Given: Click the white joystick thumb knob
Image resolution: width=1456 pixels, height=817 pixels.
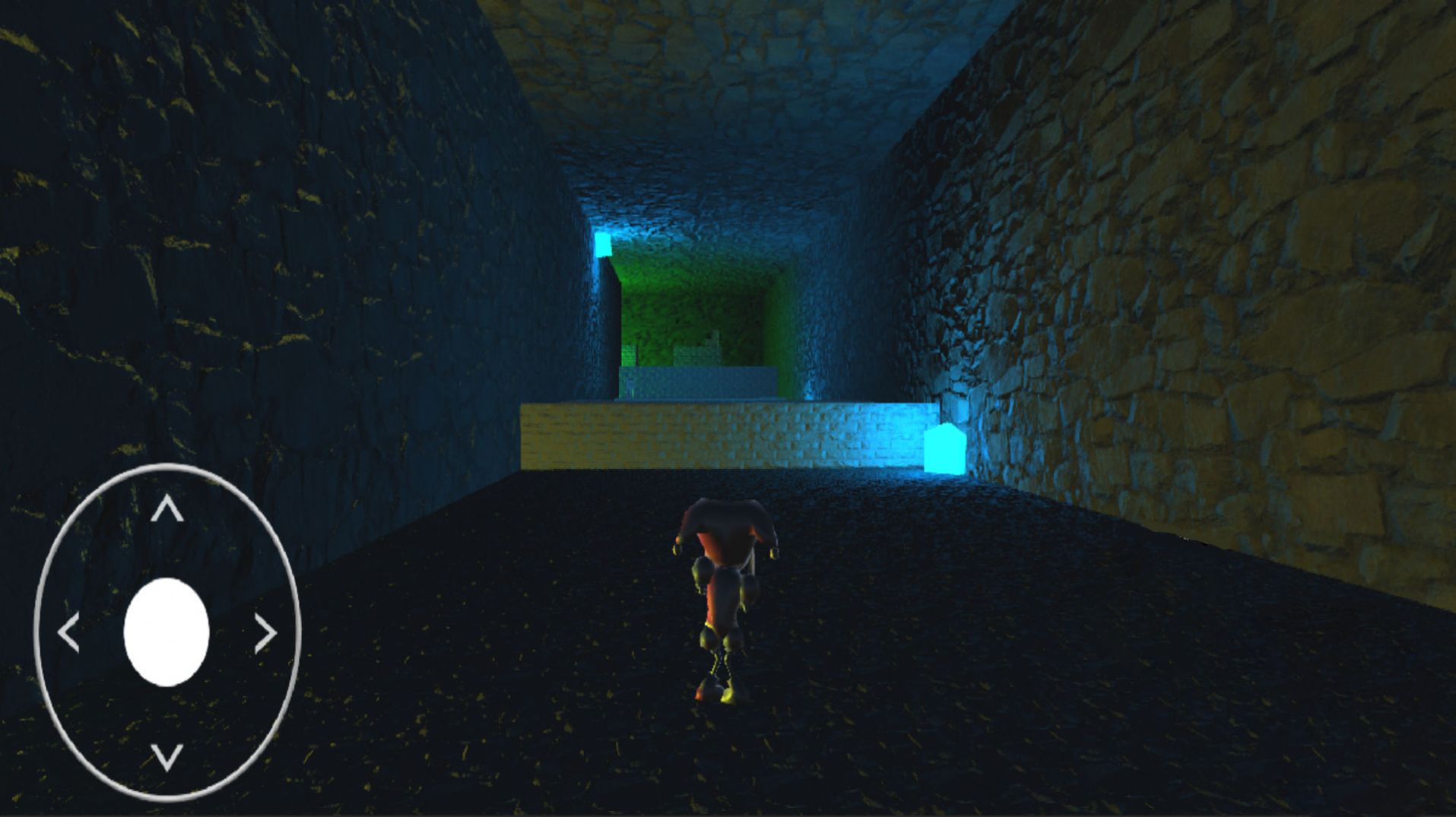Looking at the screenshot, I should click(x=167, y=632).
